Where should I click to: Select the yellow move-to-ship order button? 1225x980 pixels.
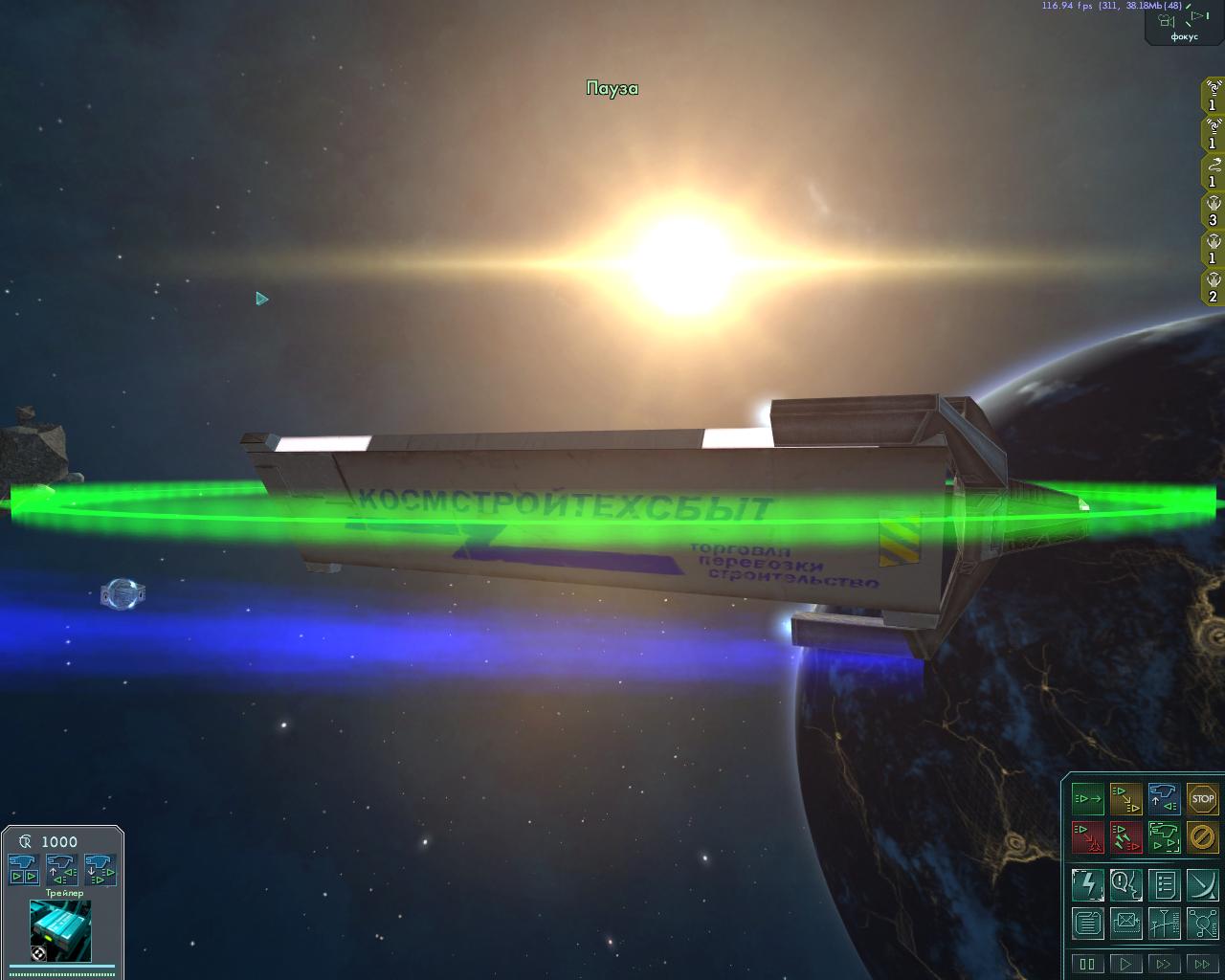click(1125, 798)
